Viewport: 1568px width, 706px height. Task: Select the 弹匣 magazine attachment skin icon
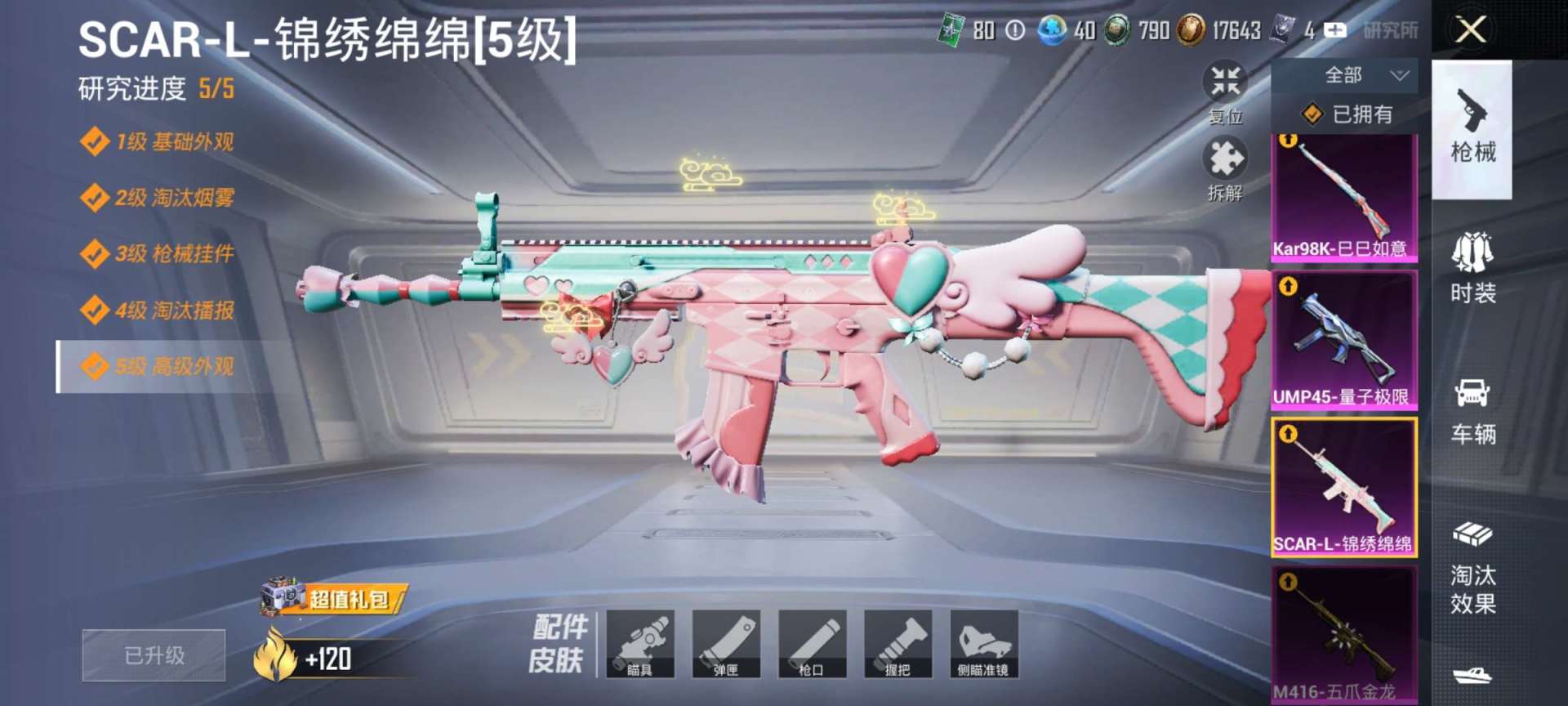pos(728,646)
